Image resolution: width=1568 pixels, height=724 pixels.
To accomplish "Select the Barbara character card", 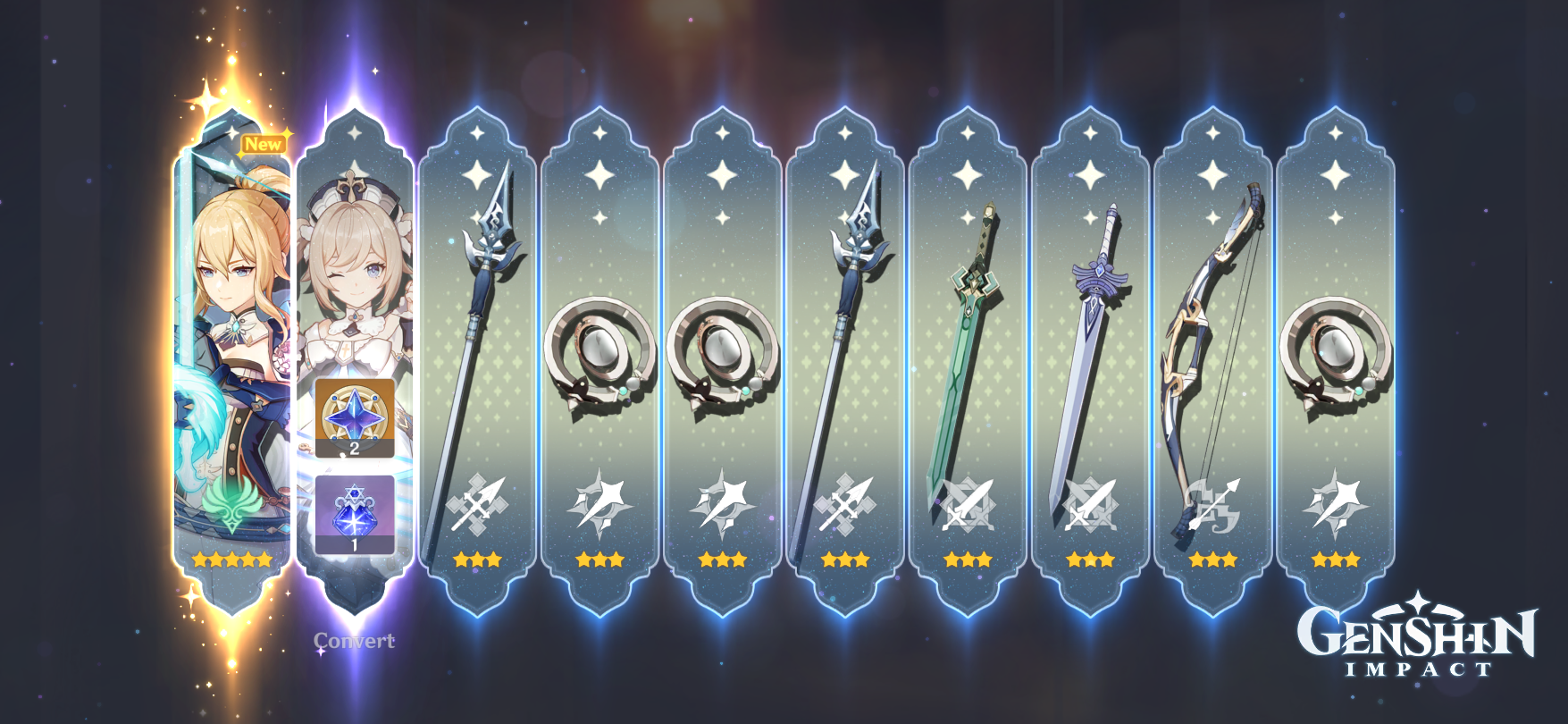I will tap(356, 268).
